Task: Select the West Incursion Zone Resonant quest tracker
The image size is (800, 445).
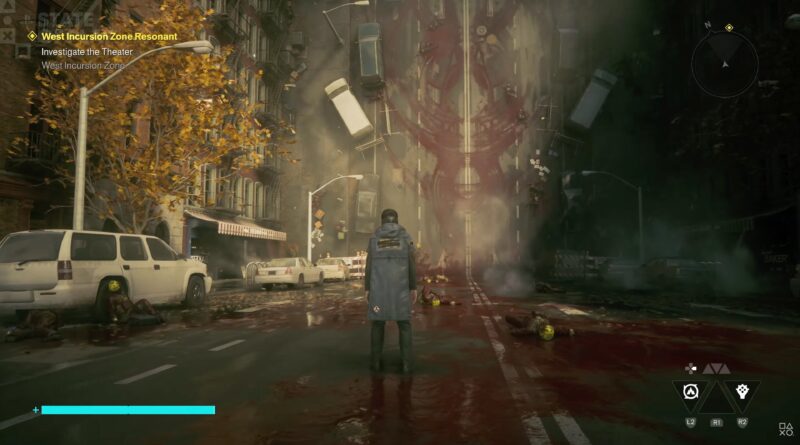Action: 108,36
